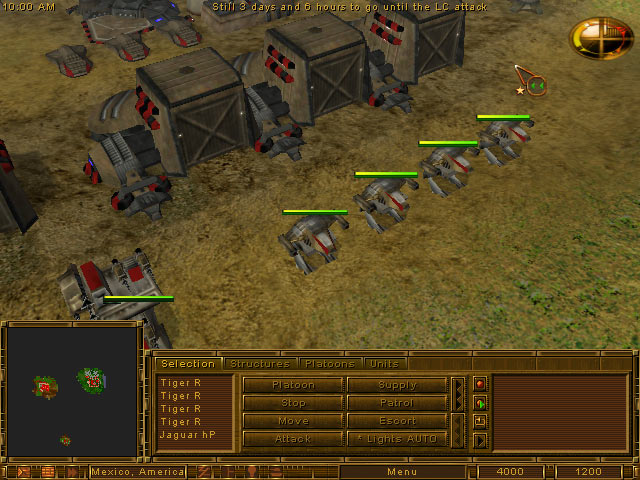Choose the Move command
This screenshot has width=640, height=480.
(x=293, y=421)
